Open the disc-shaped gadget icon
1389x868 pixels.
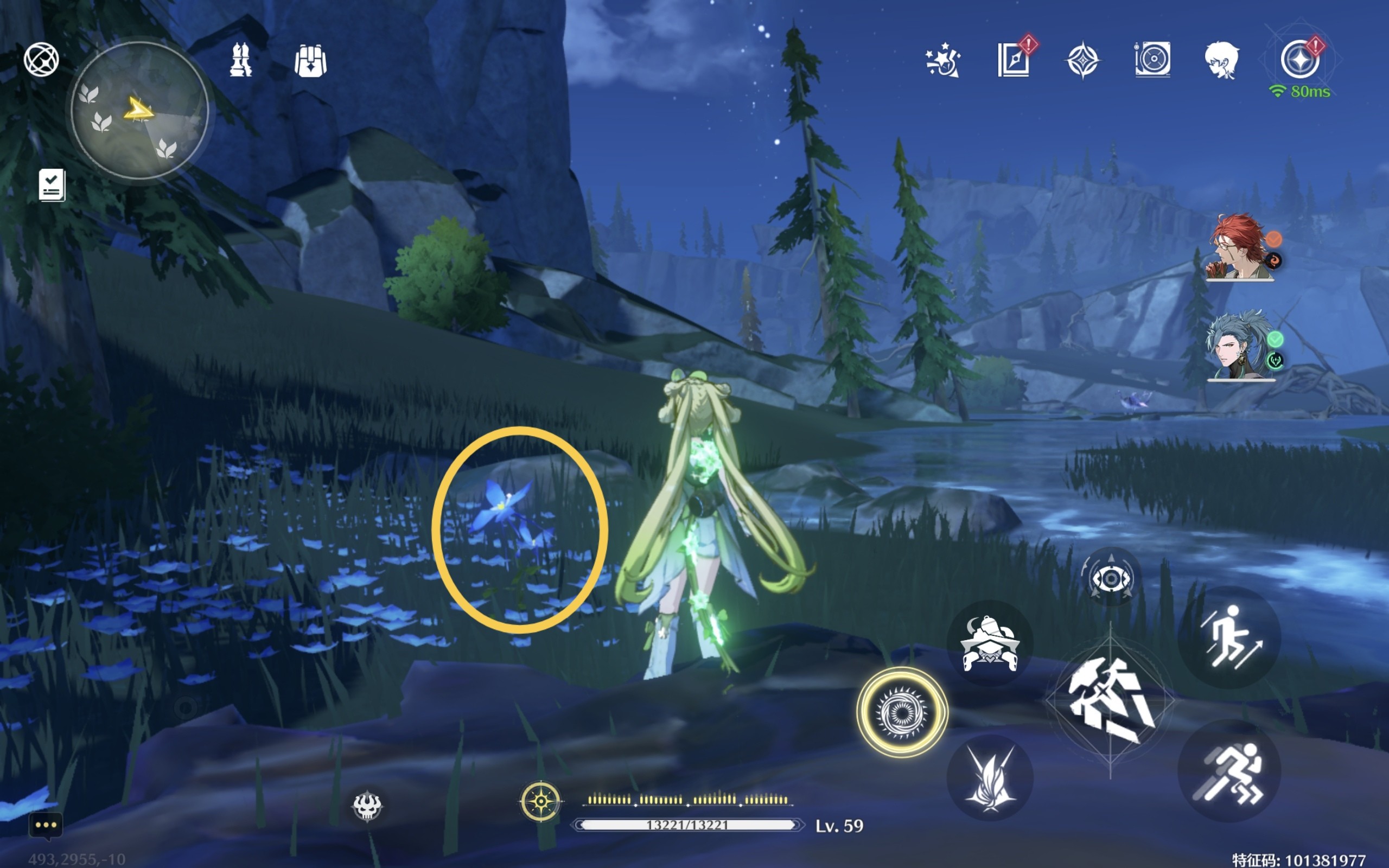point(1152,60)
